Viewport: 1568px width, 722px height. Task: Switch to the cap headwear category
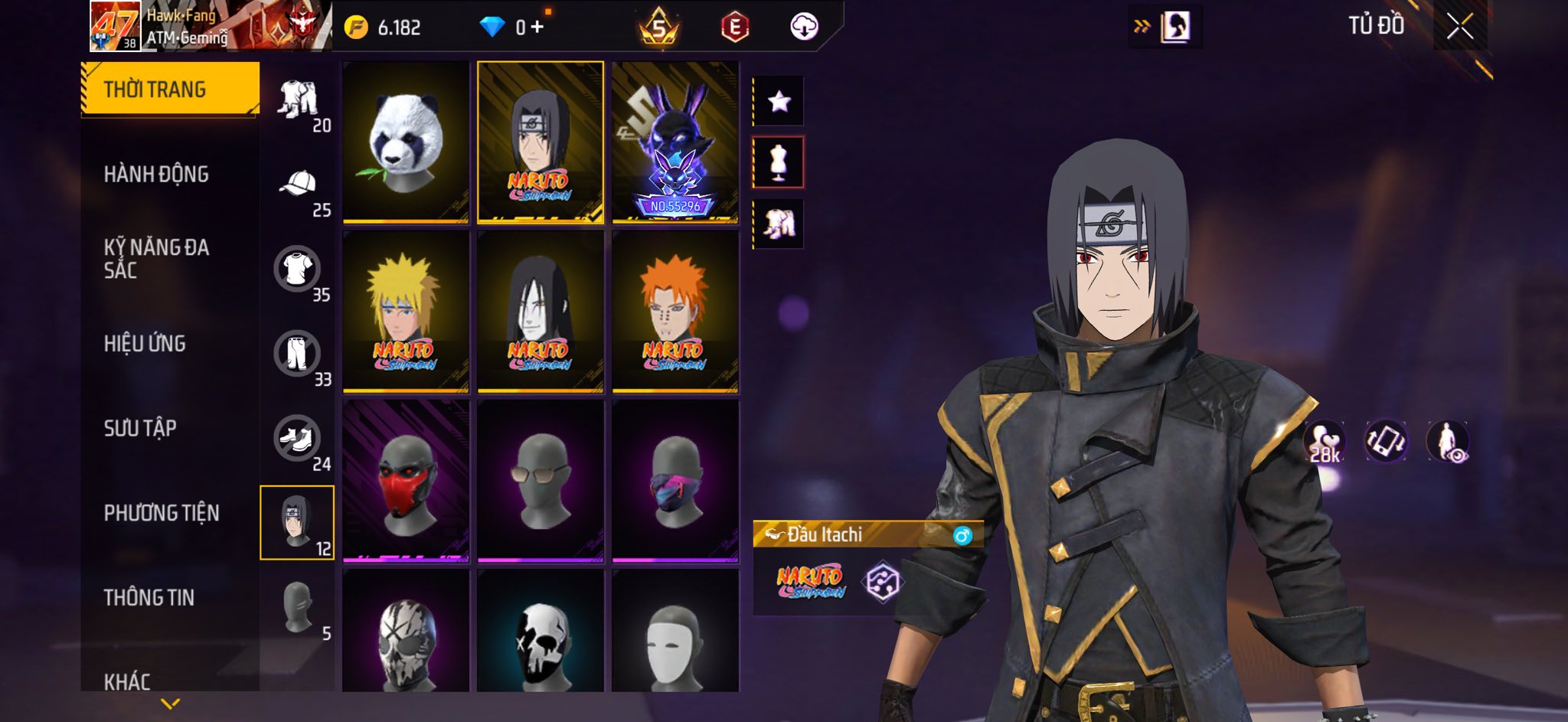[x=299, y=185]
